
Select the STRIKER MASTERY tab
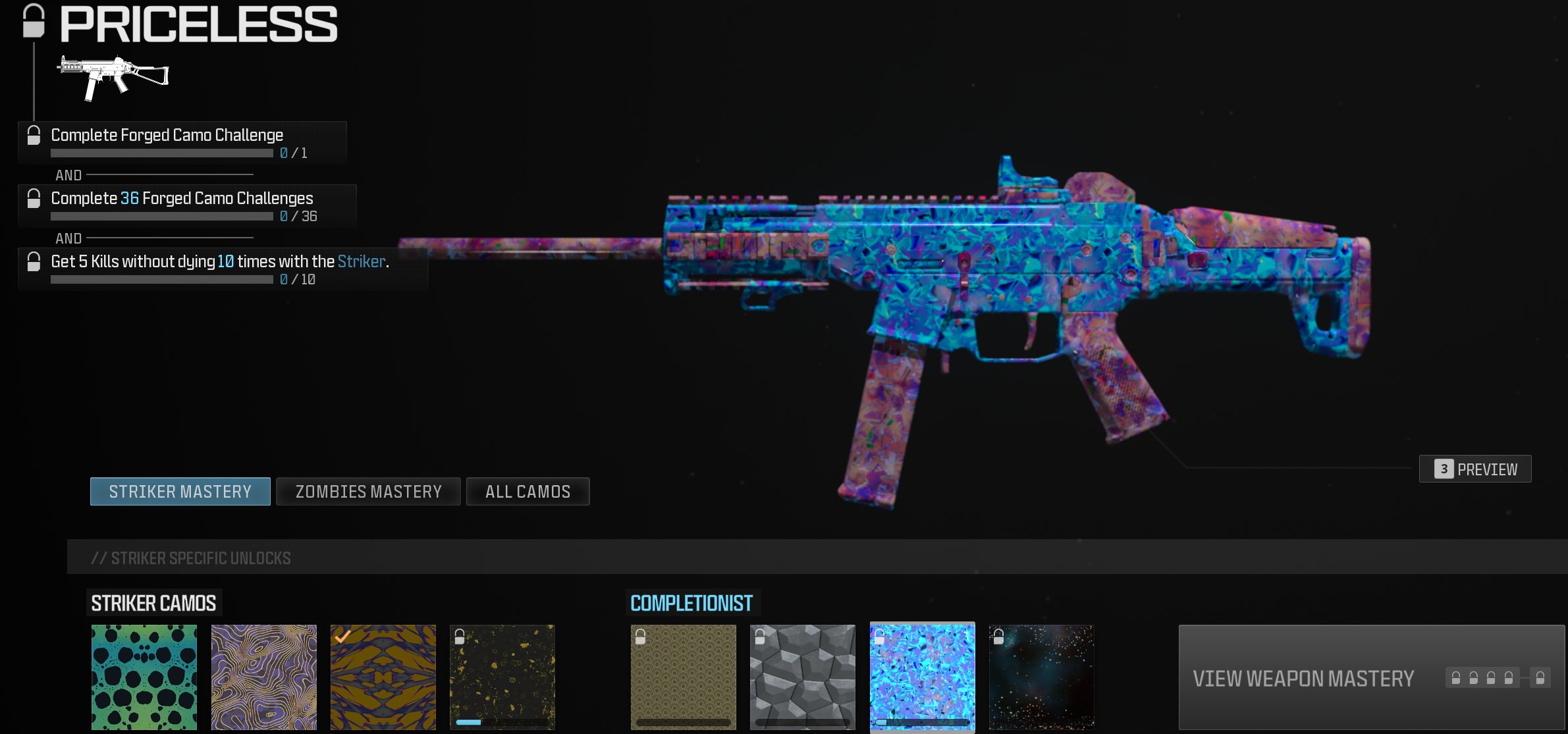coord(180,491)
